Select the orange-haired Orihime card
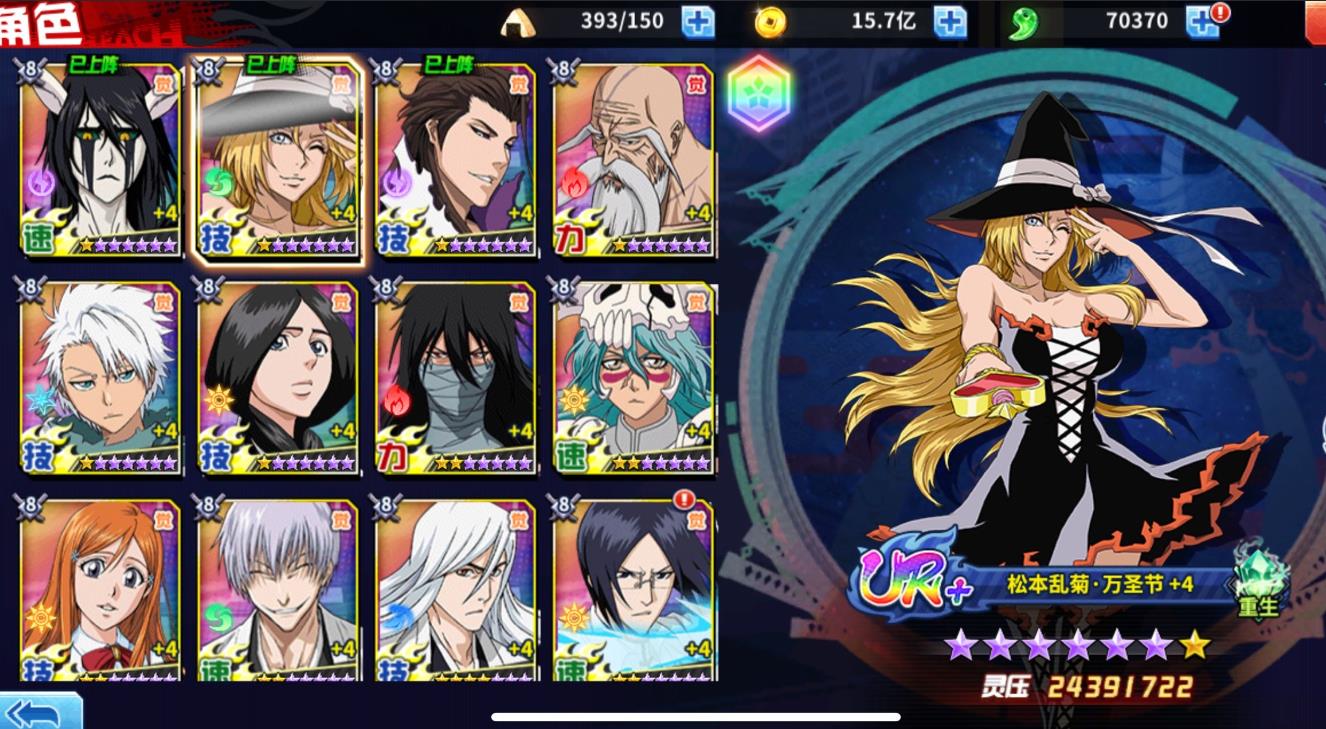 [x=100, y=590]
